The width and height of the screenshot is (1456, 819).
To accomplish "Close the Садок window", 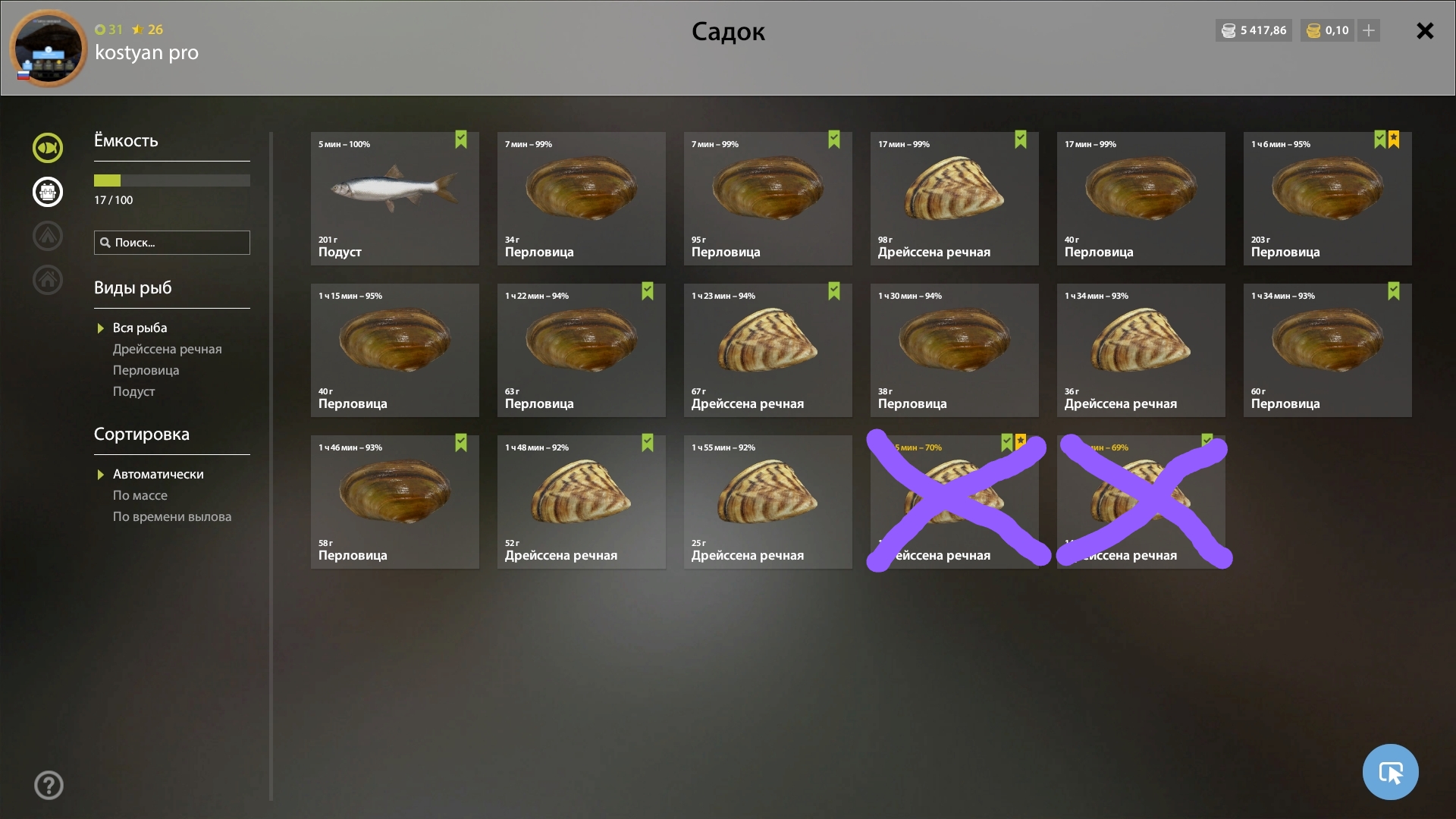I will [1425, 31].
